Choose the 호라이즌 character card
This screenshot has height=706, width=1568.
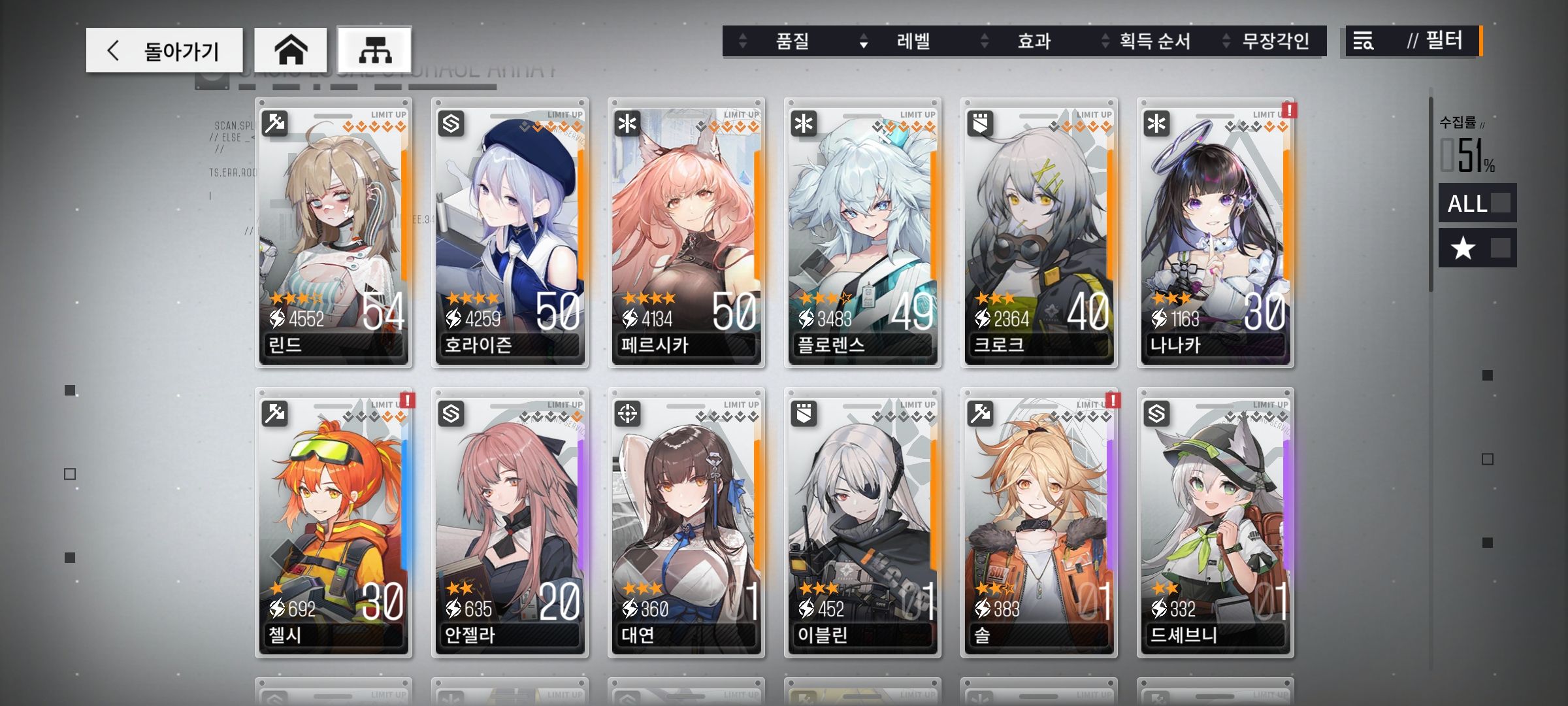click(x=510, y=233)
